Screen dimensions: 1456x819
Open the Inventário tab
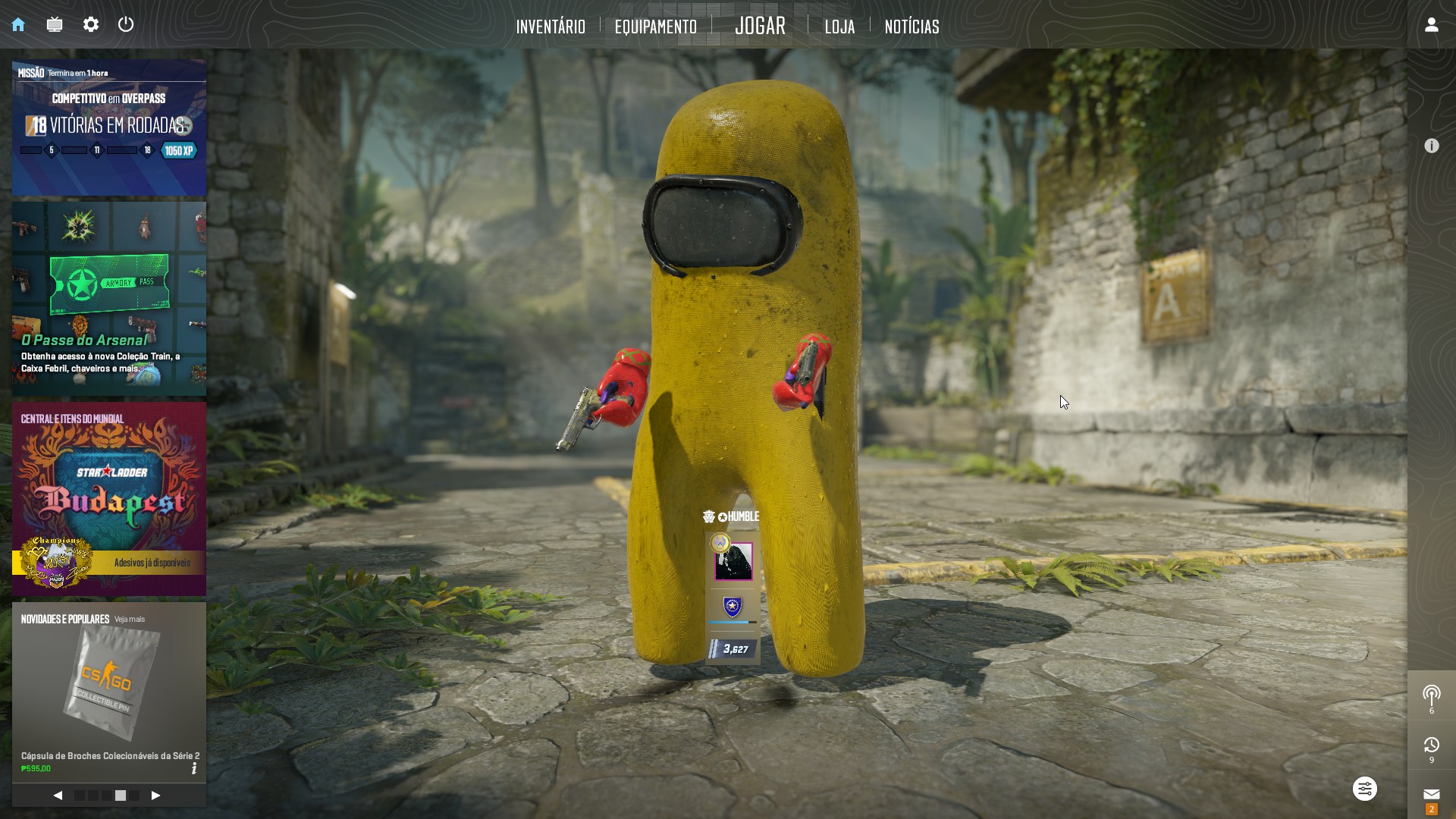coord(551,27)
